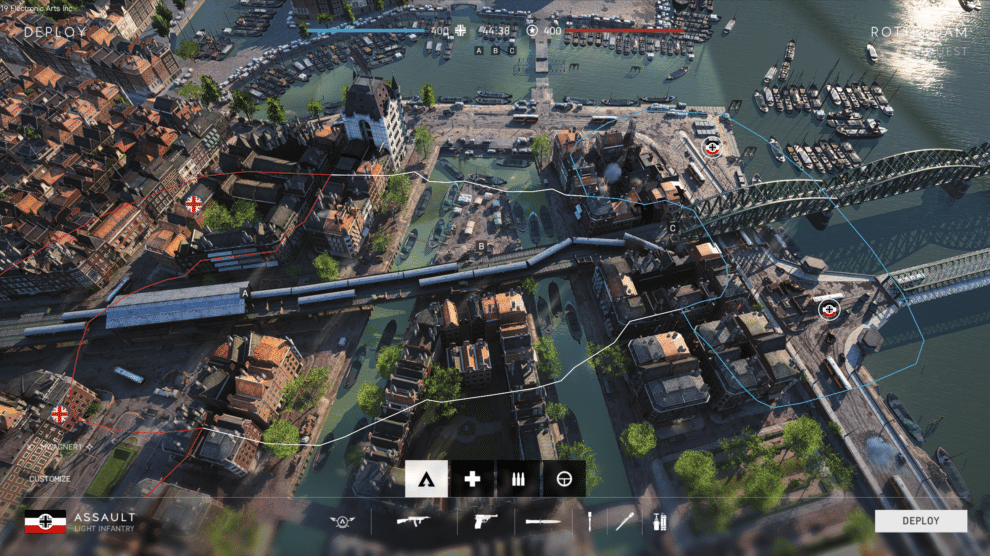Image resolution: width=990 pixels, height=556 pixels.
Task: Switch to the Medic class
Action: tap(472, 479)
